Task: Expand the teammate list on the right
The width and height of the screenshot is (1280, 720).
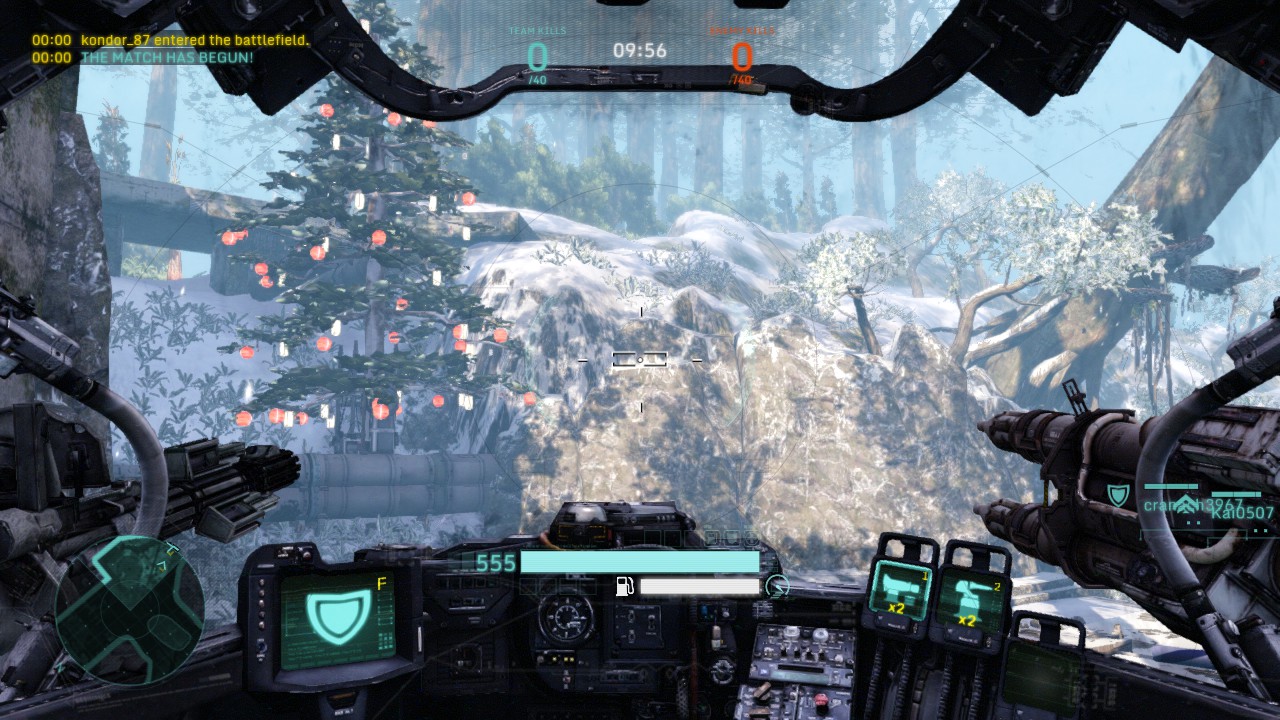Action: coord(1200,510)
